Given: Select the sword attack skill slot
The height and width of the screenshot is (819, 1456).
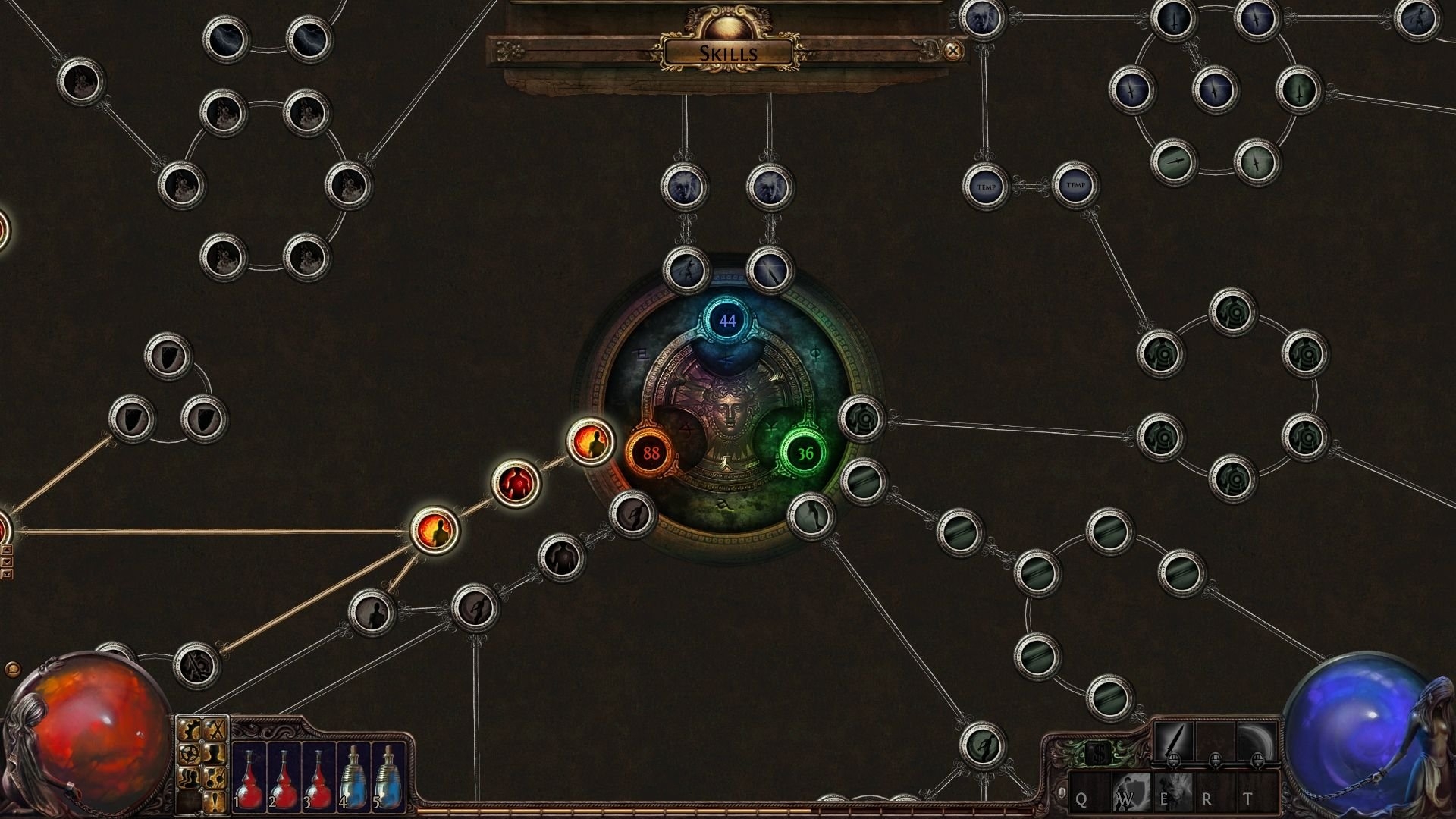Looking at the screenshot, I should coord(1174,742).
